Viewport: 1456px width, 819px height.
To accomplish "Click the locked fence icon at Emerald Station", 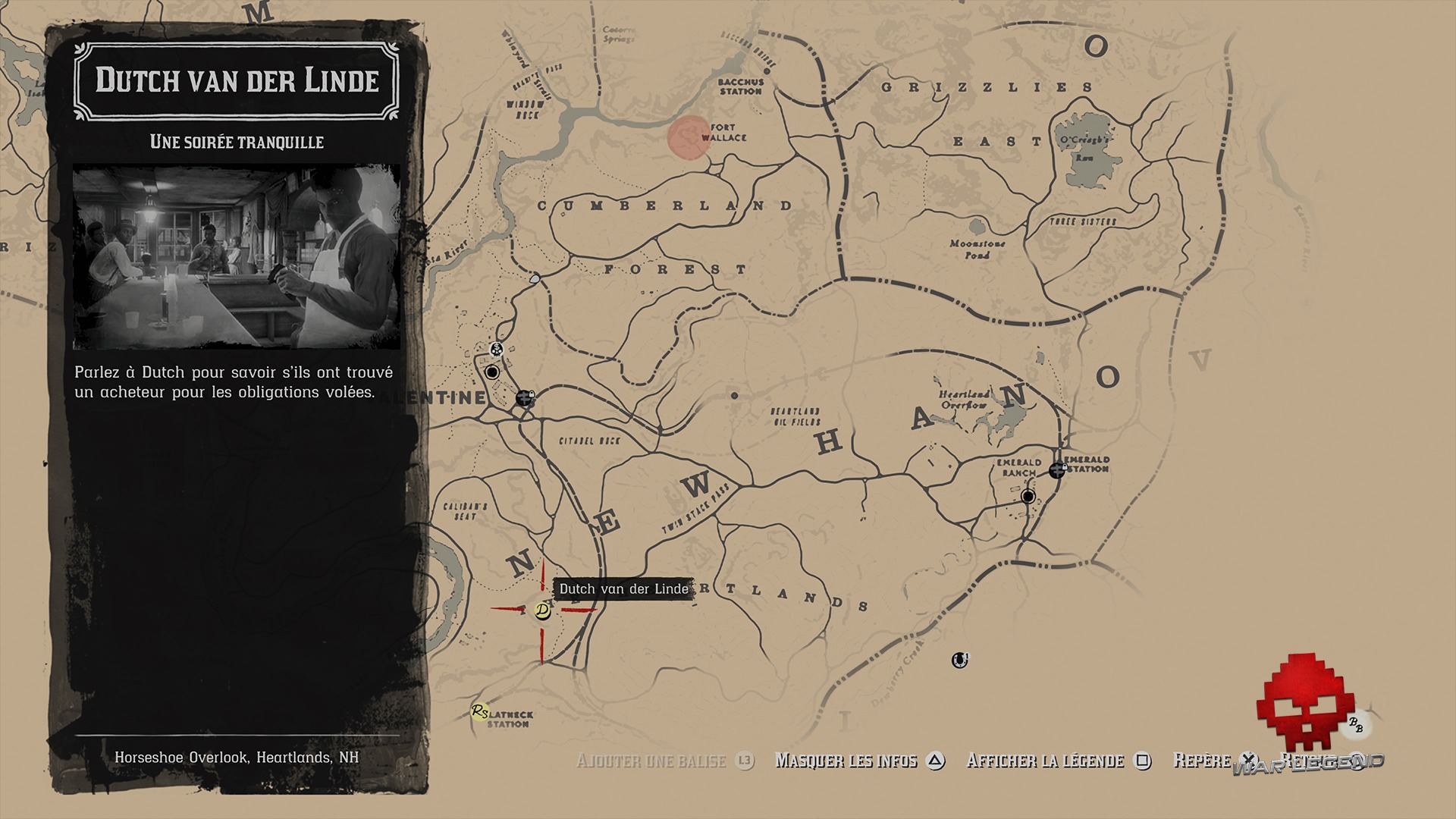I will [x=1056, y=469].
